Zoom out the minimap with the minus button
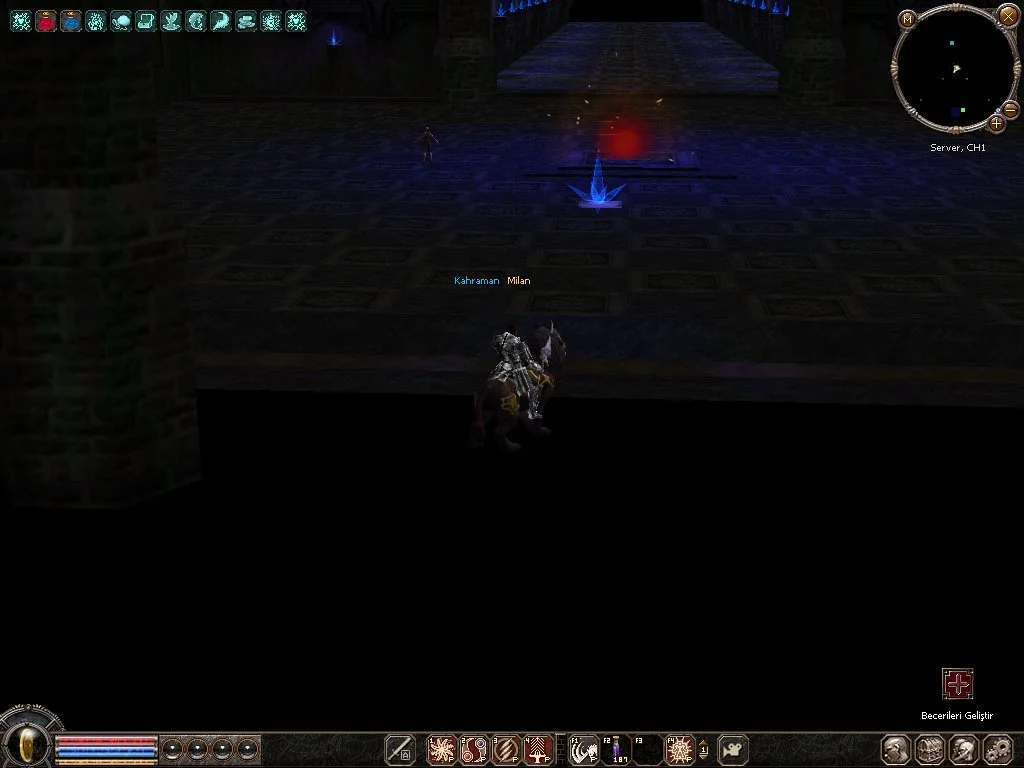 [x=1010, y=108]
